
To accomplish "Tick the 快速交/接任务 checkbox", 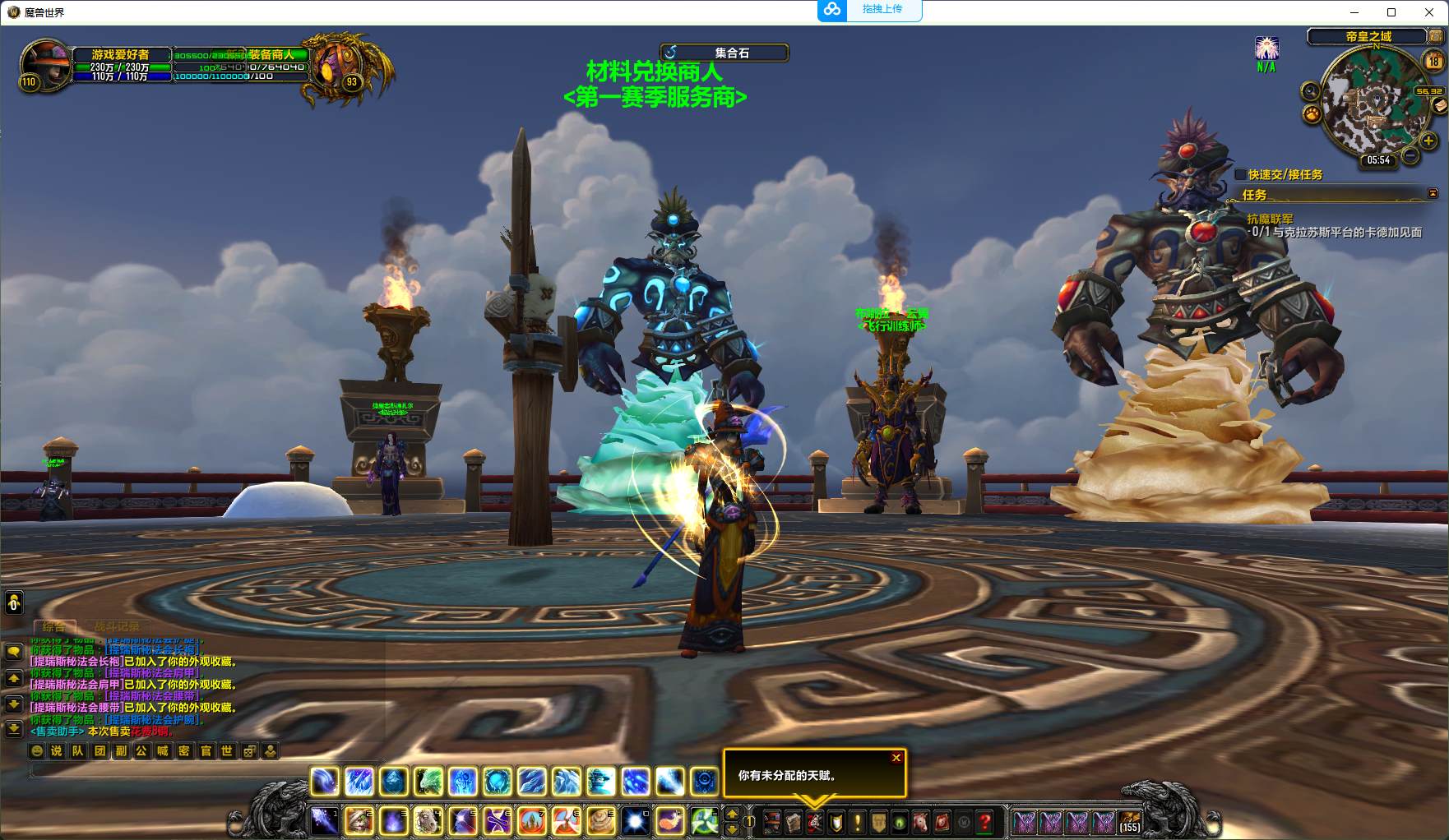I will pyautogui.click(x=1241, y=174).
